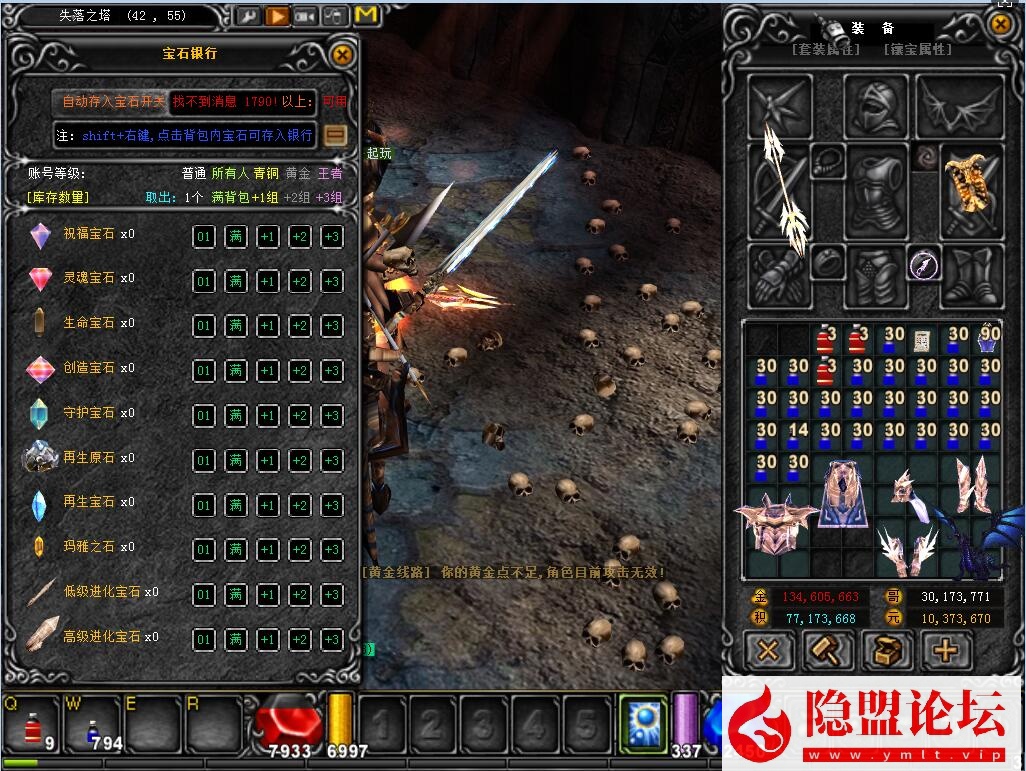Screen dimensions: 1026x771
Task: Open the yellow M button
Action: tap(366, 16)
